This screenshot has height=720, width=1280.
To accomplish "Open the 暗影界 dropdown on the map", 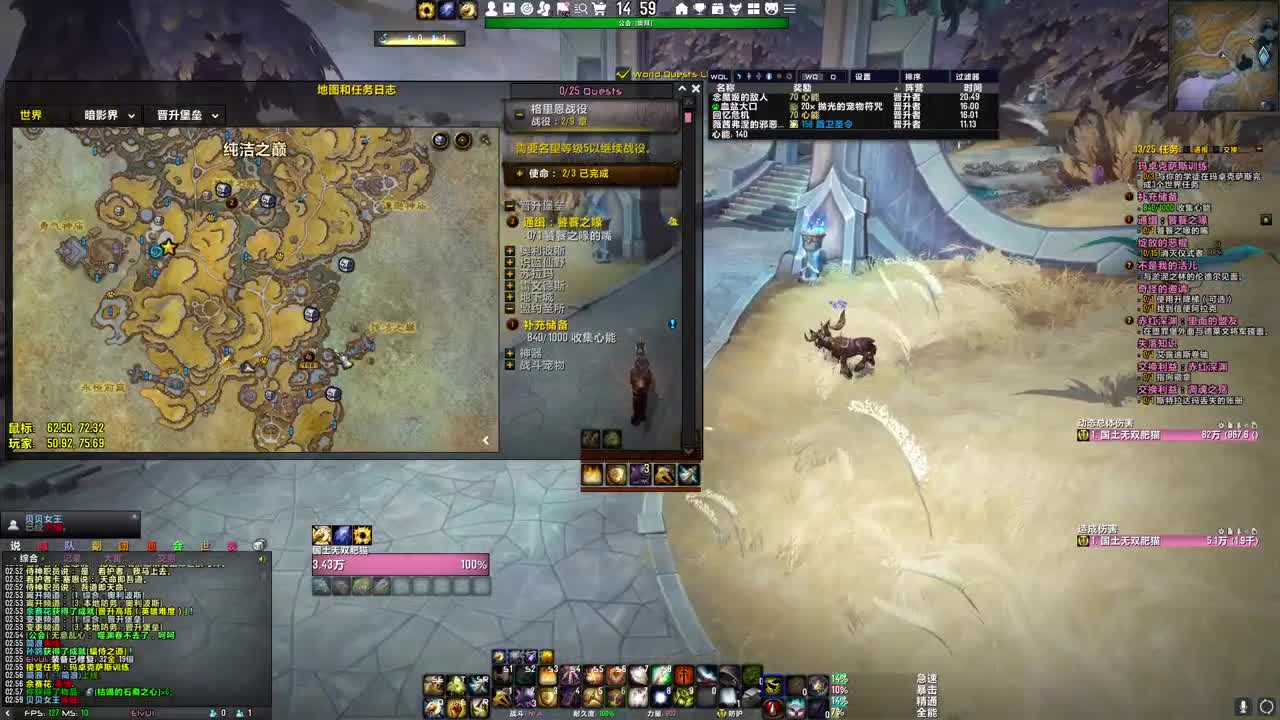I will pos(107,114).
